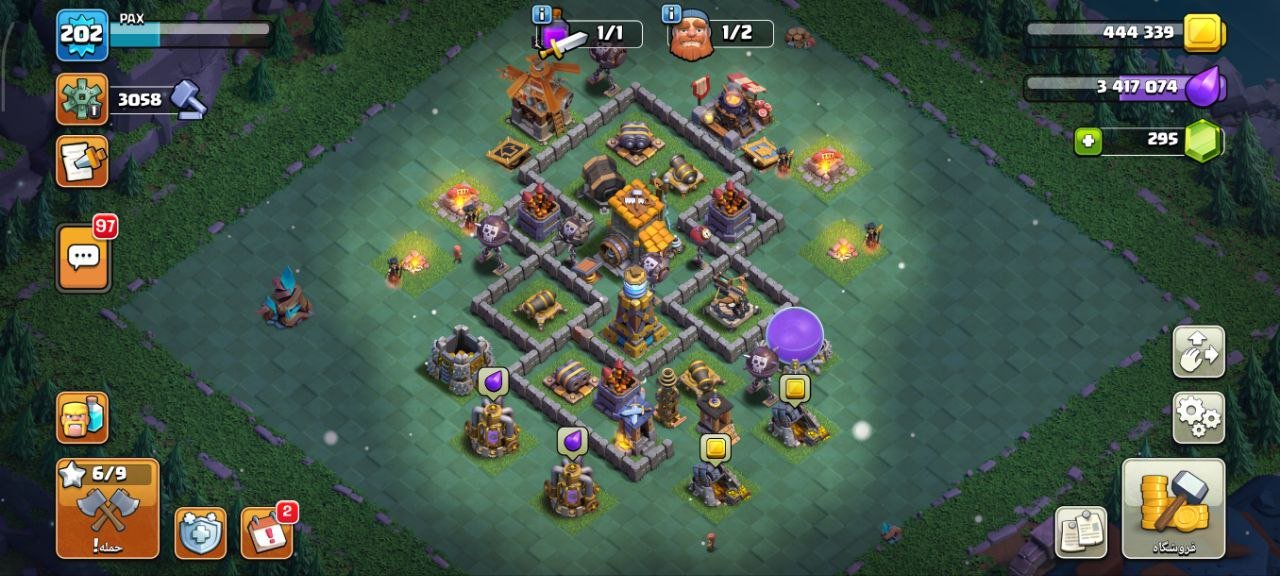Tap the gear trophy icon beside 3058
Image resolution: width=1280 pixels, height=576 pixels.
82,99
